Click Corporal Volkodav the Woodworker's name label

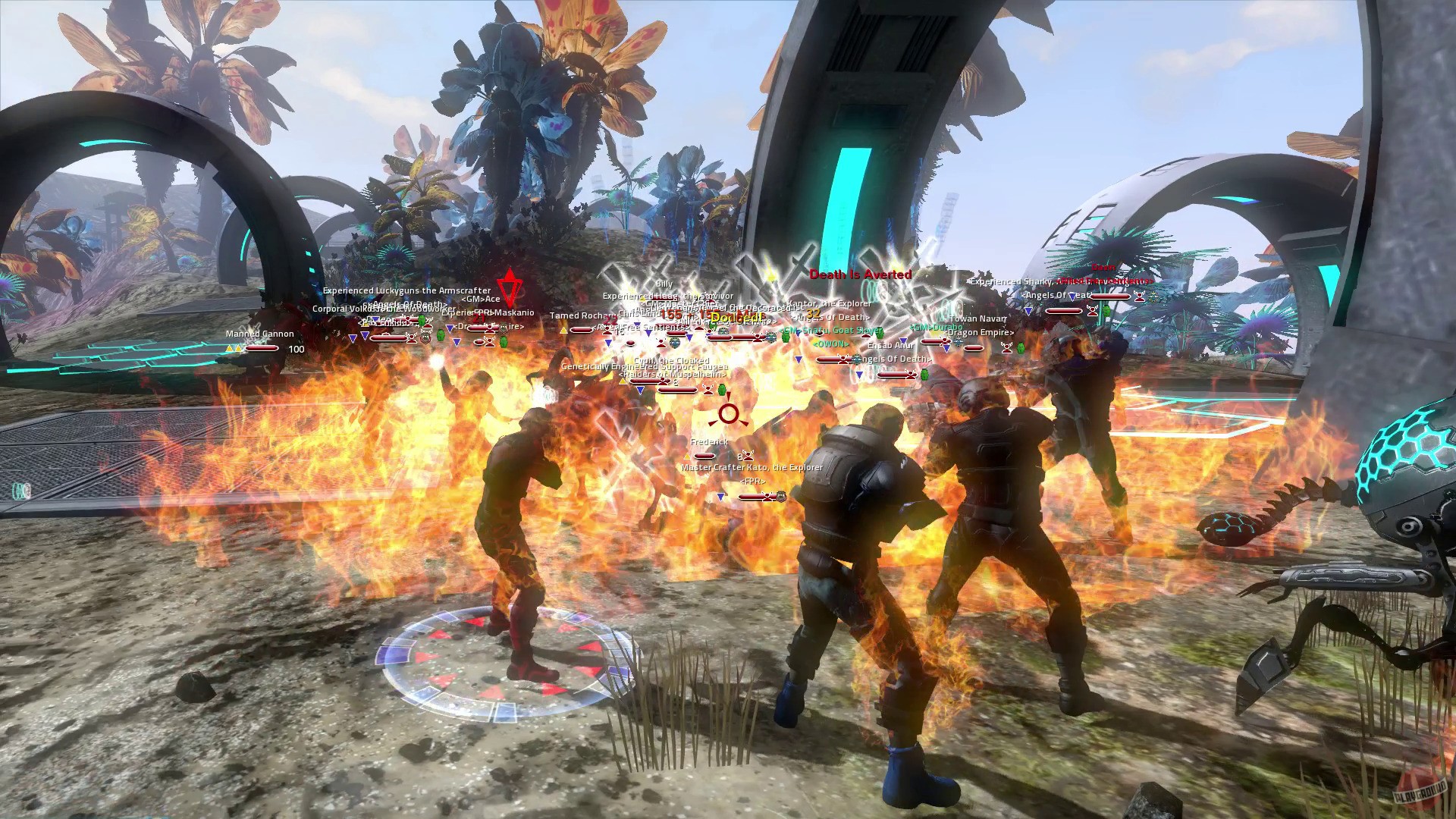[x=383, y=309]
